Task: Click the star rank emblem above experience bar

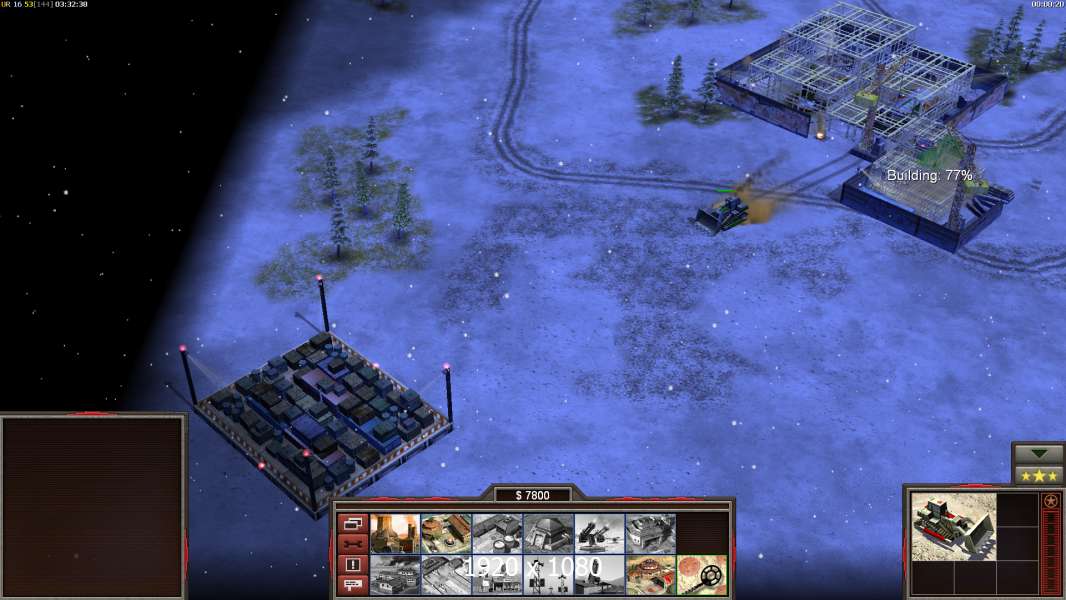Action: (1051, 501)
